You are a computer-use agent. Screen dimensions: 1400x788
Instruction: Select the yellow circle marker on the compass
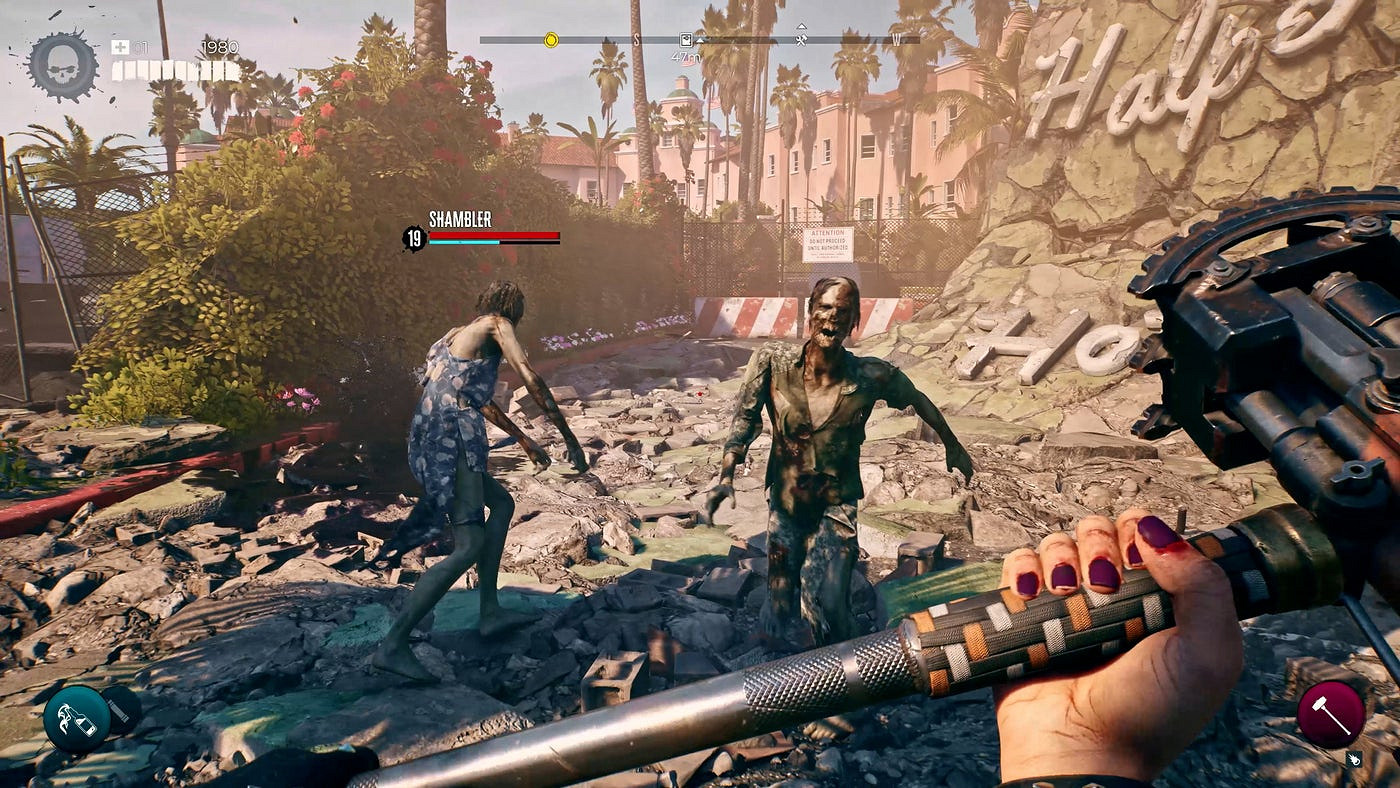pyautogui.click(x=550, y=40)
